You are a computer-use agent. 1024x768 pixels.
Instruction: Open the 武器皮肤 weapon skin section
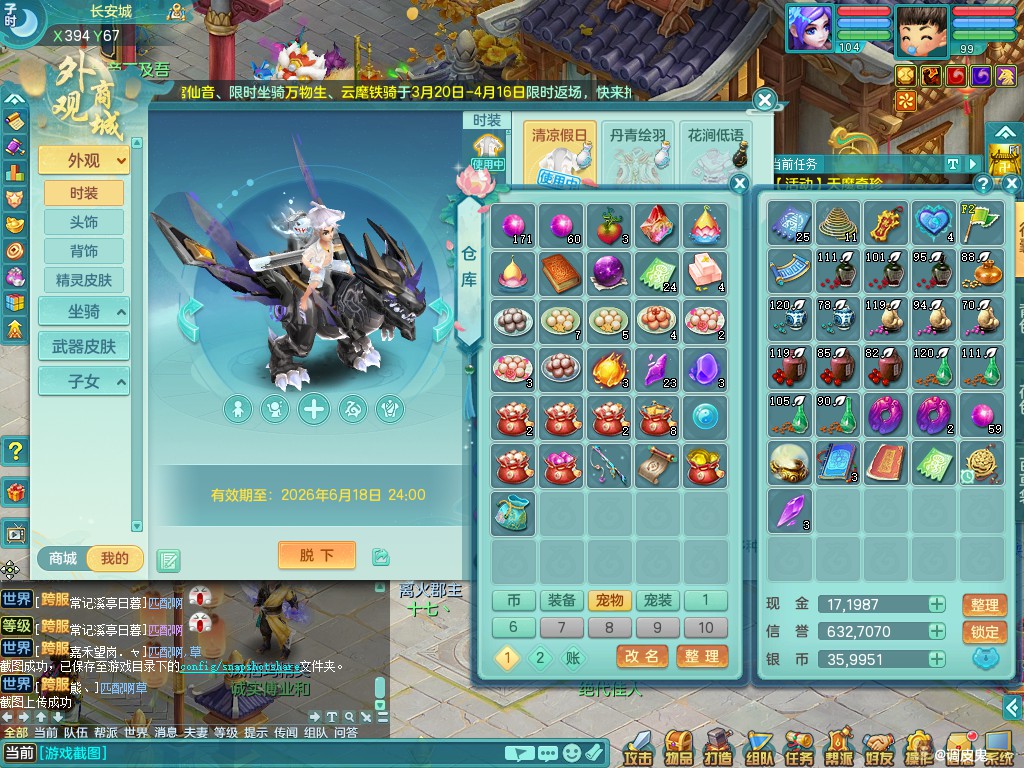click(84, 346)
